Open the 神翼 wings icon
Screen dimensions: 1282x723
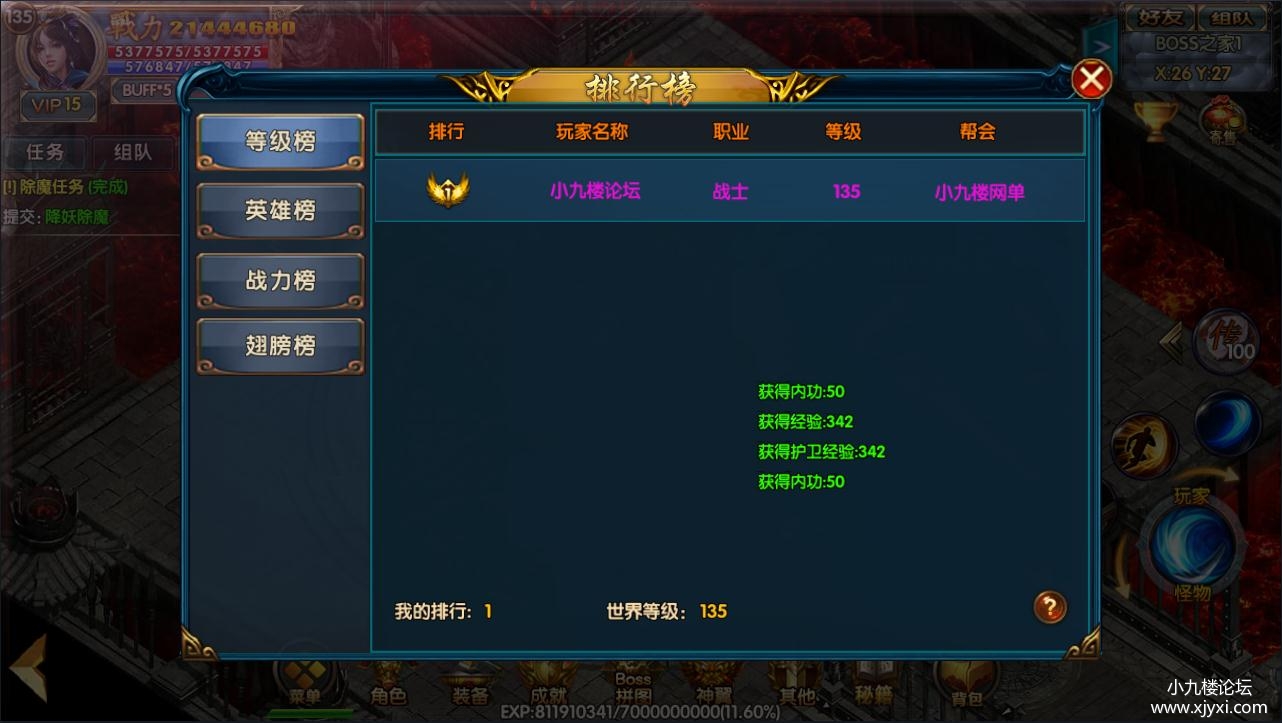[x=712, y=685]
